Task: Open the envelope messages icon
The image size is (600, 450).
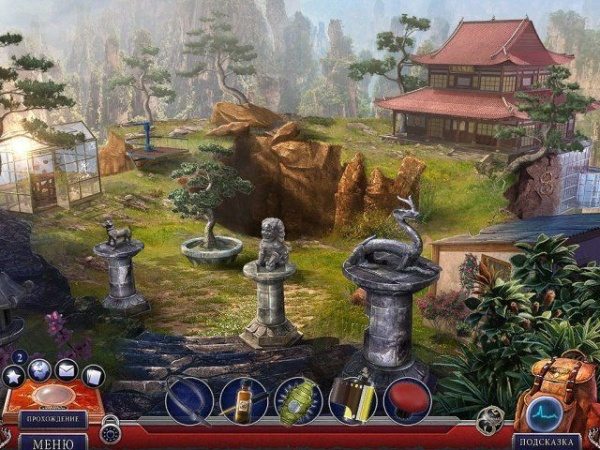Action: tap(66, 370)
